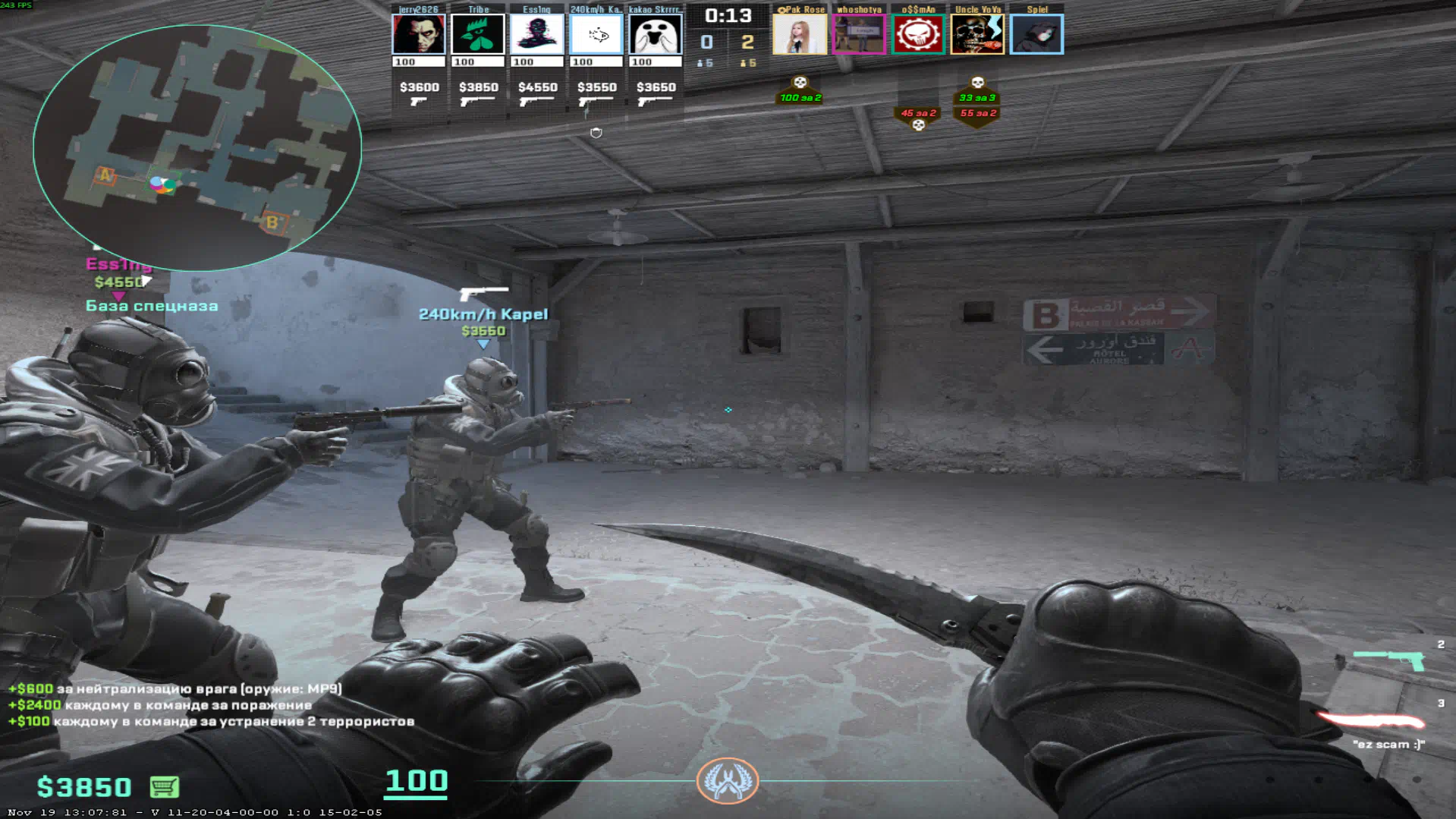Select kakao Skrrrr's ghost avatar
This screenshot has height=819, width=1456.
[655, 35]
